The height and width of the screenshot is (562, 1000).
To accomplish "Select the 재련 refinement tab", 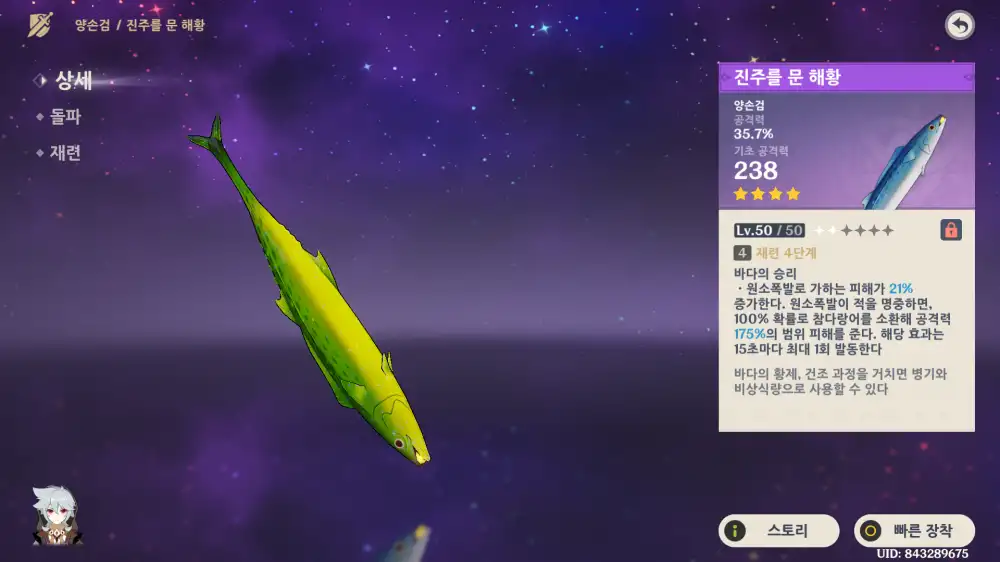I will 65,153.
